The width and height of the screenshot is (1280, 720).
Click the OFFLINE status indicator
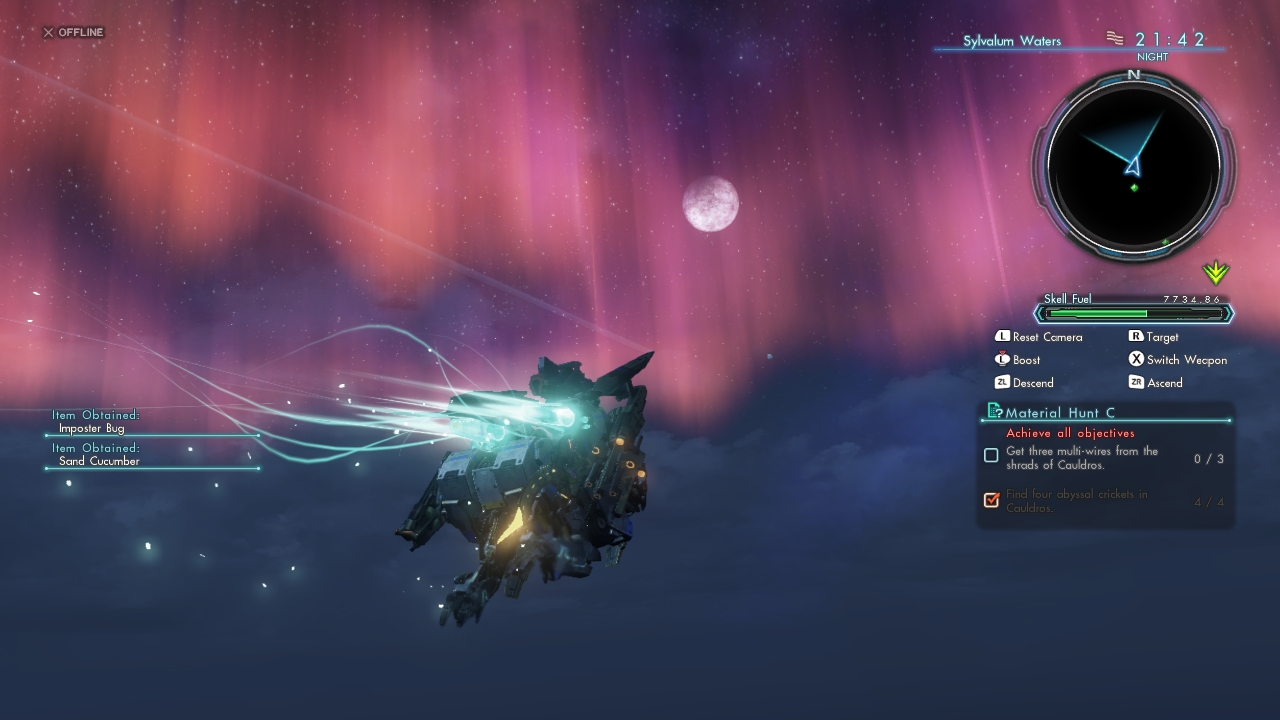[73, 32]
